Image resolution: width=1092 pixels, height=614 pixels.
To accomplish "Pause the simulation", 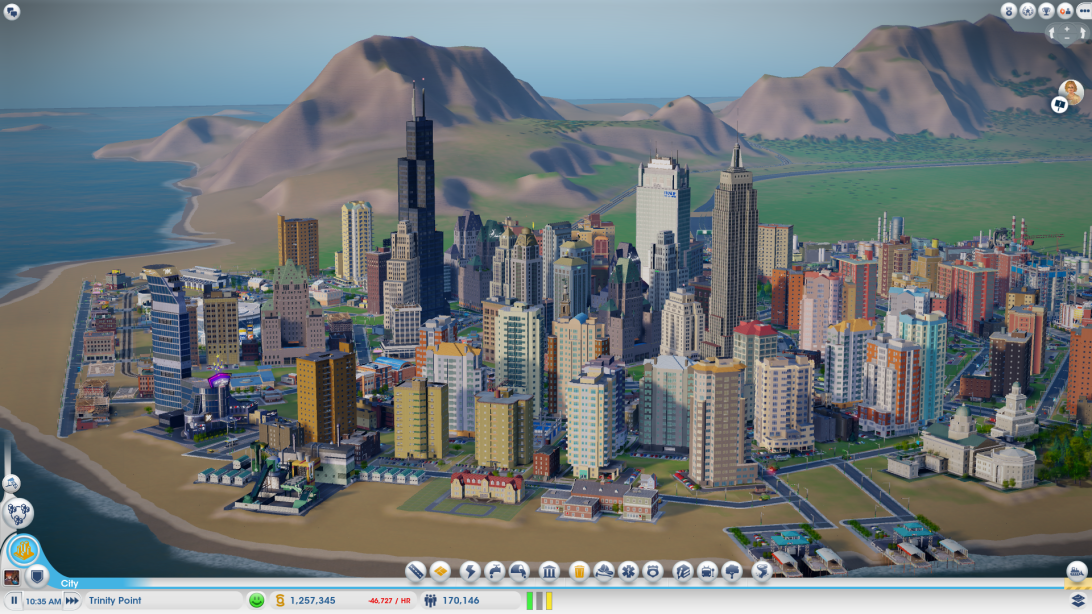I will point(14,601).
